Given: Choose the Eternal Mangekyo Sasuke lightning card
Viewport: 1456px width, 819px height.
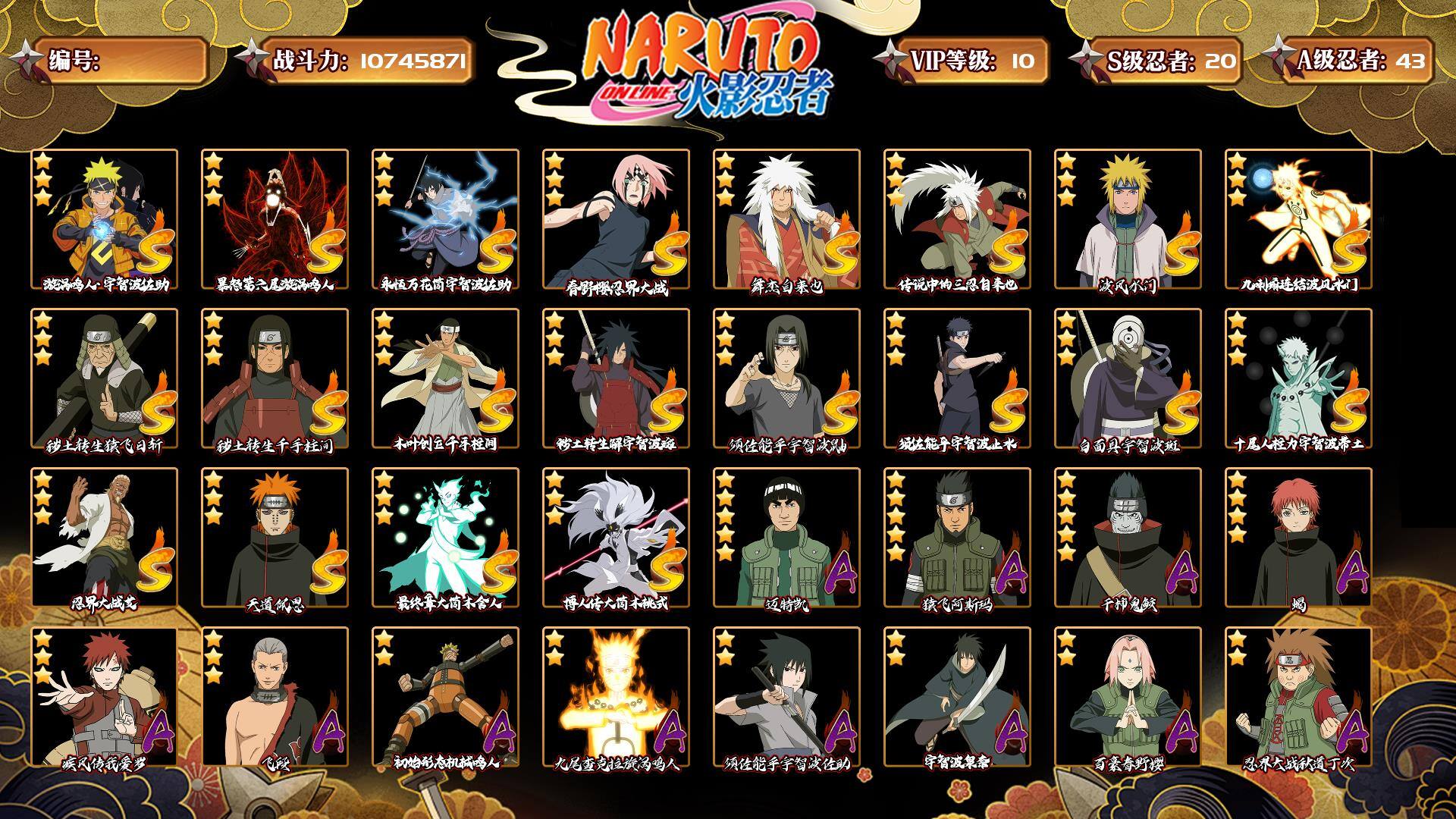Looking at the screenshot, I should (445, 219).
